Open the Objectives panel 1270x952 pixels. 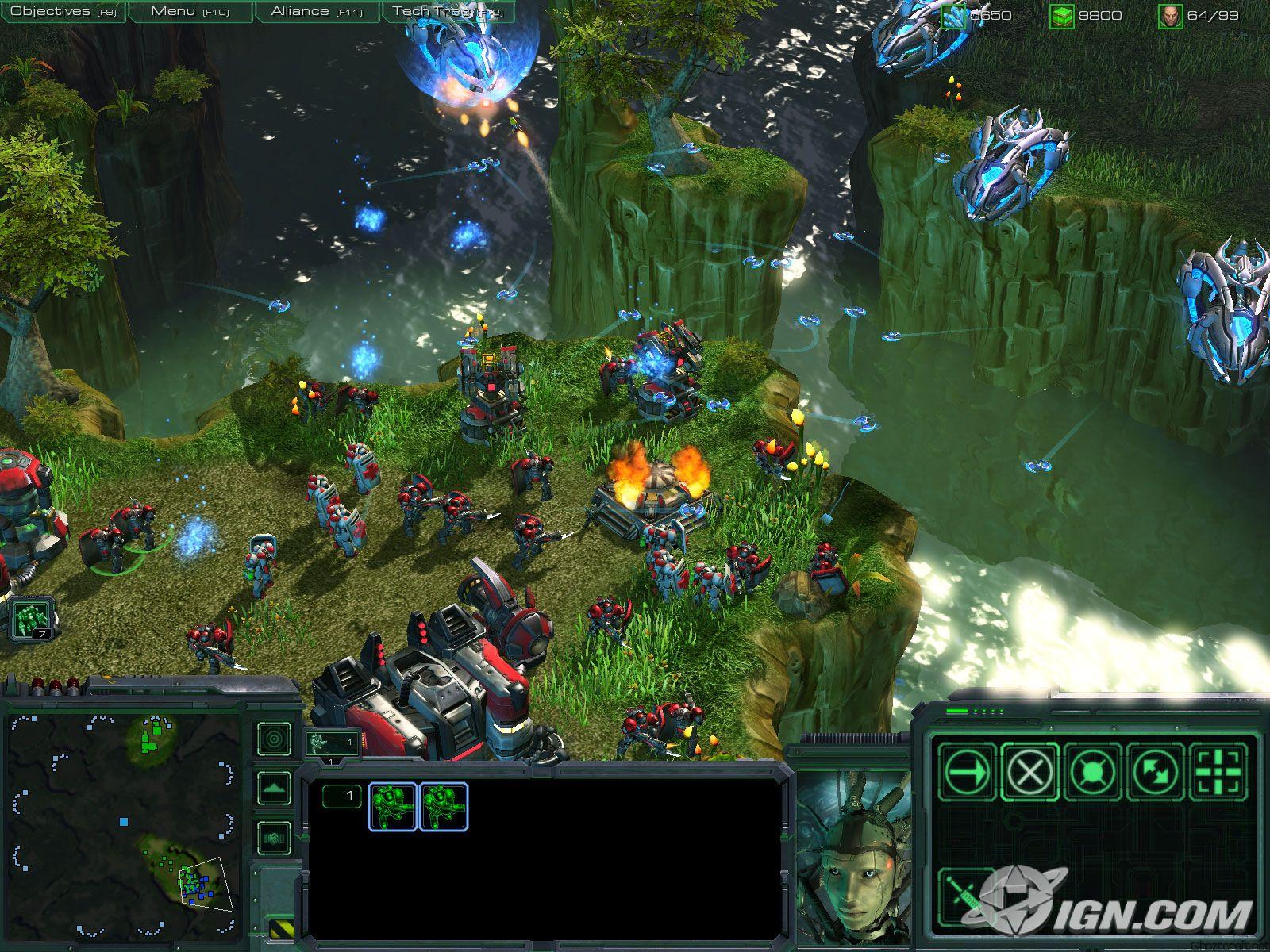click(x=63, y=12)
